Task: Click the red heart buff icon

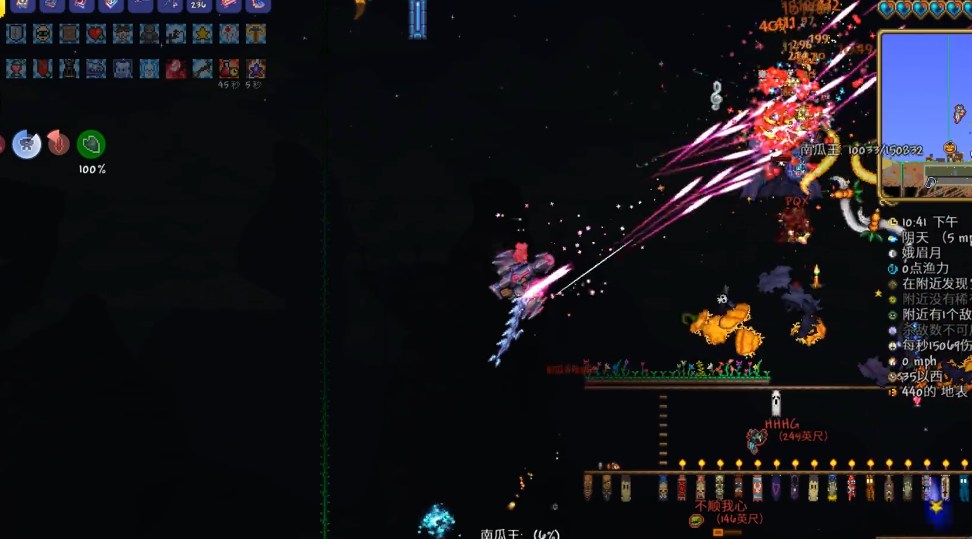Action: pos(96,34)
